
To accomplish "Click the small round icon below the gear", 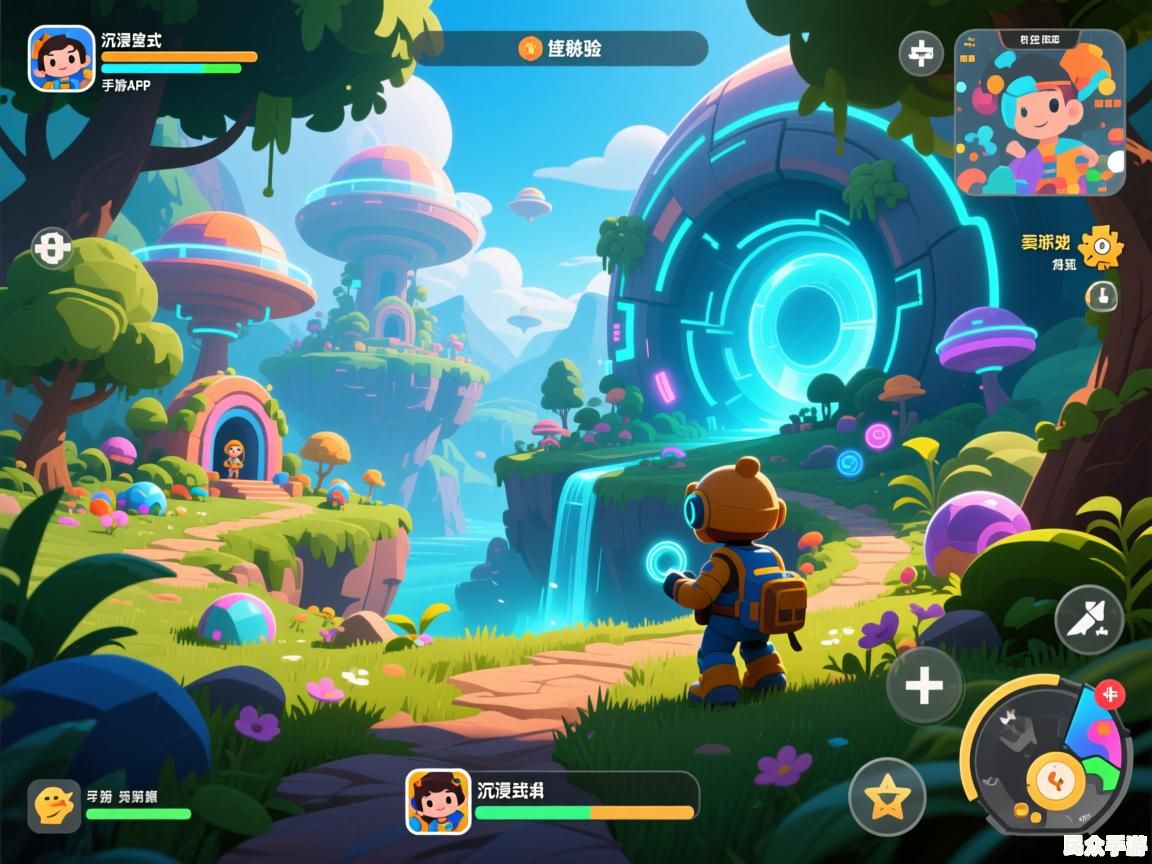I will pos(1101,295).
